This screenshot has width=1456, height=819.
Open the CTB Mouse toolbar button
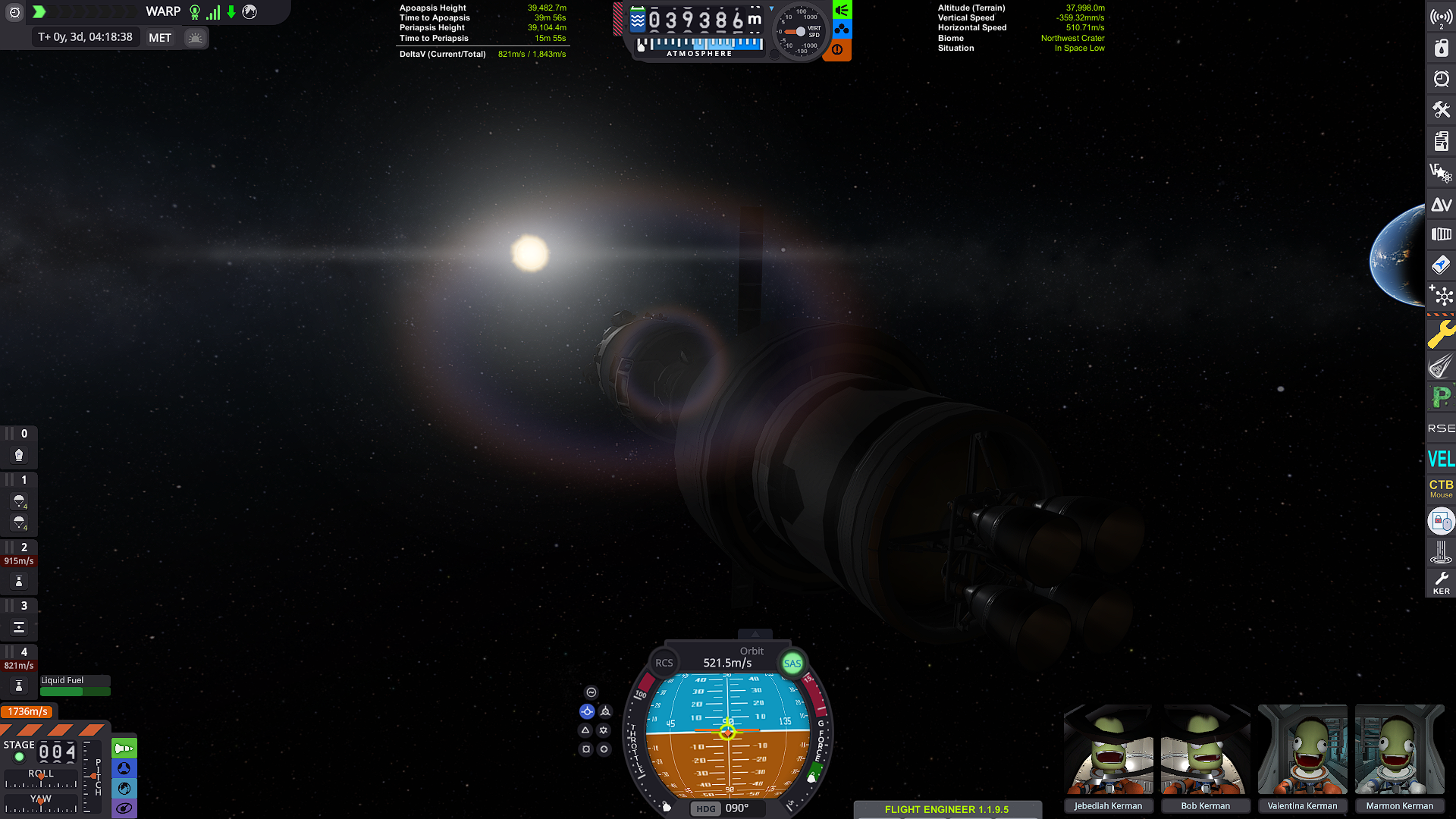click(x=1441, y=488)
